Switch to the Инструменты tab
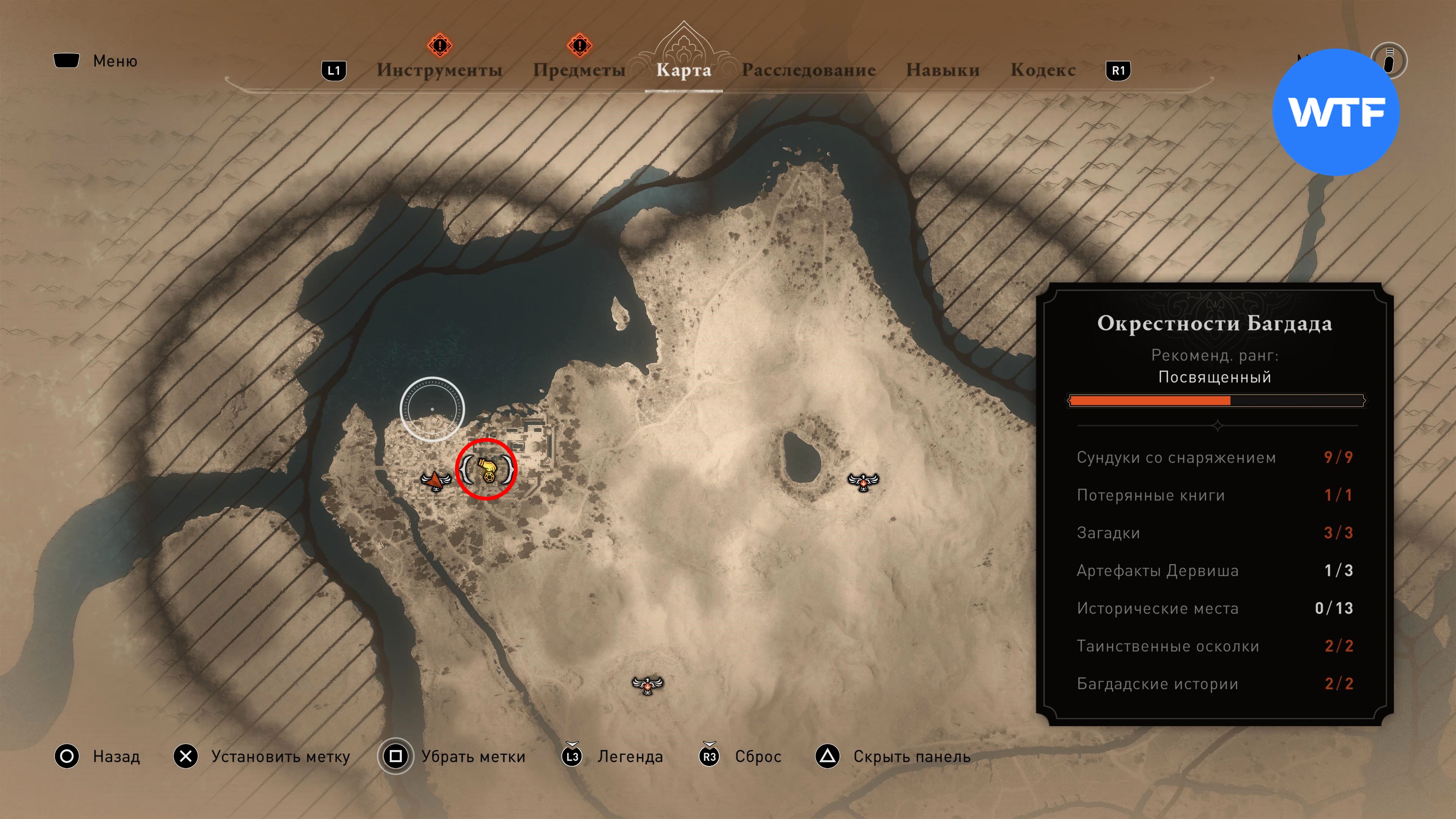The width and height of the screenshot is (1456, 819). (439, 70)
